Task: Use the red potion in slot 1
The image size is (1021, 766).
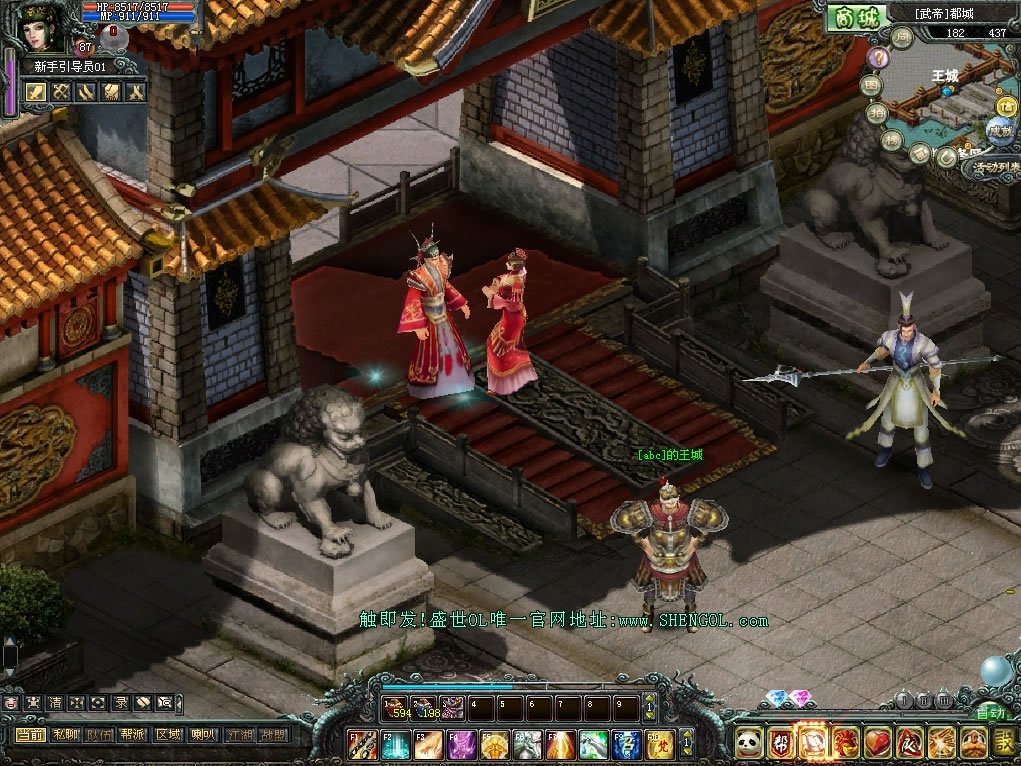Action: (x=395, y=708)
